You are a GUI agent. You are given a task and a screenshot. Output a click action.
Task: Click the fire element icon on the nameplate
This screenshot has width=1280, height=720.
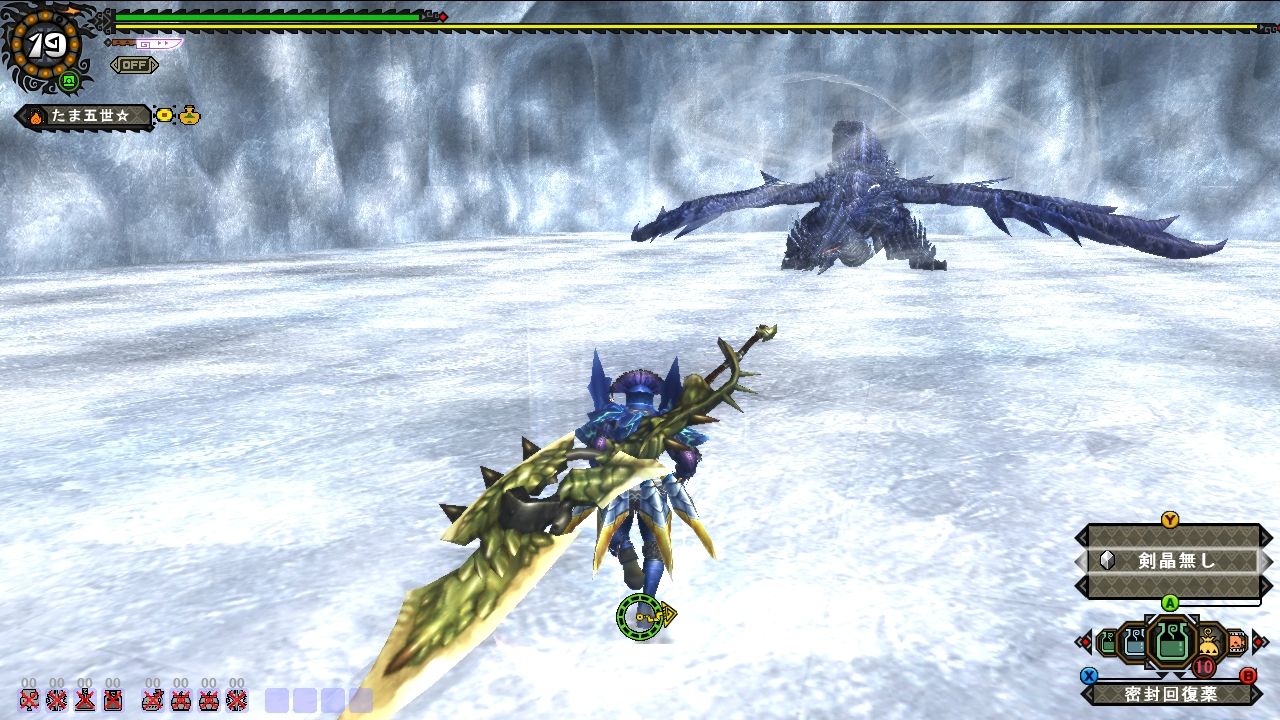37,116
